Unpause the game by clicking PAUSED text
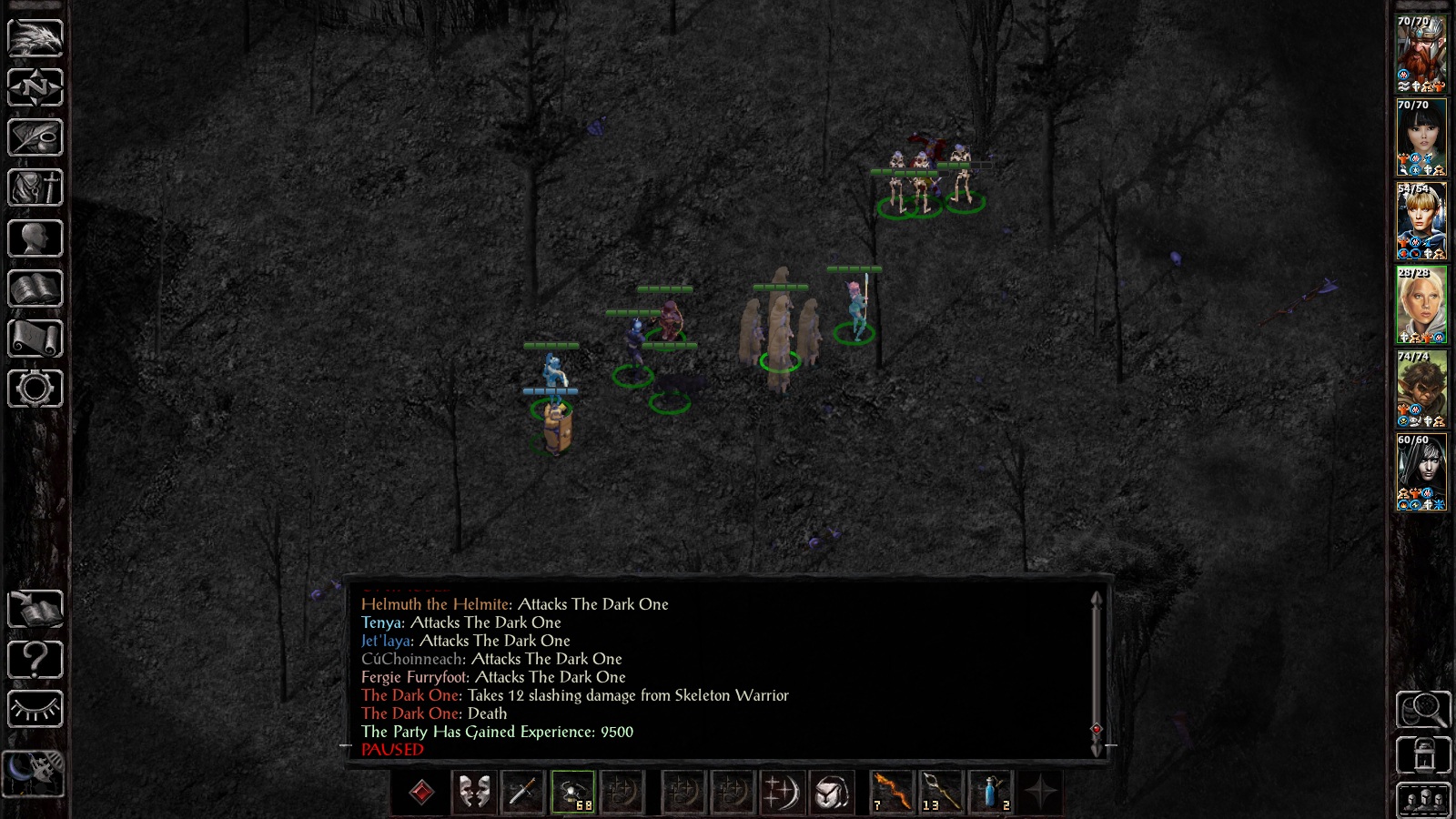The image size is (1456, 819). pyautogui.click(x=391, y=749)
